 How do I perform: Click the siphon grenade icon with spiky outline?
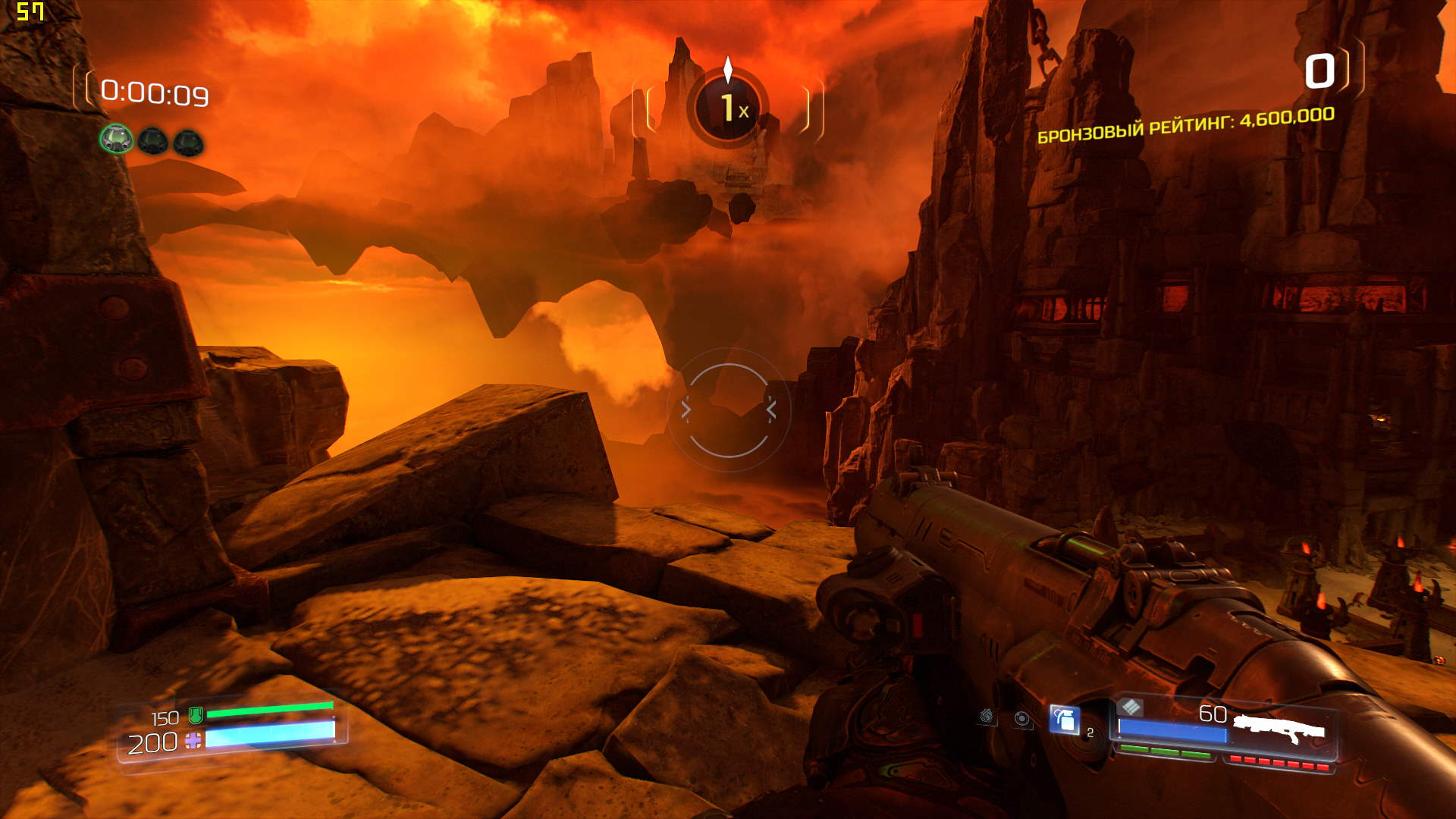click(987, 716)
